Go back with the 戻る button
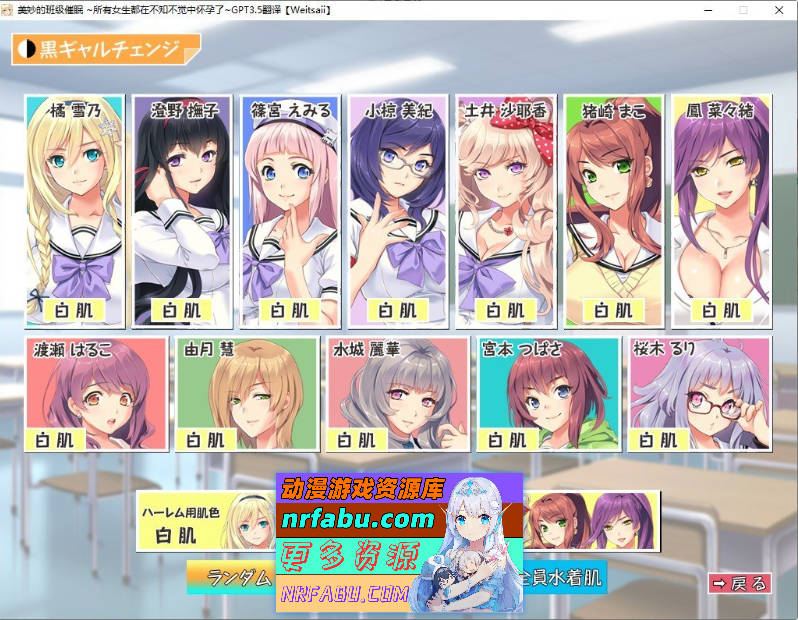Screen dimensions: 798x620 click(739, 583)
